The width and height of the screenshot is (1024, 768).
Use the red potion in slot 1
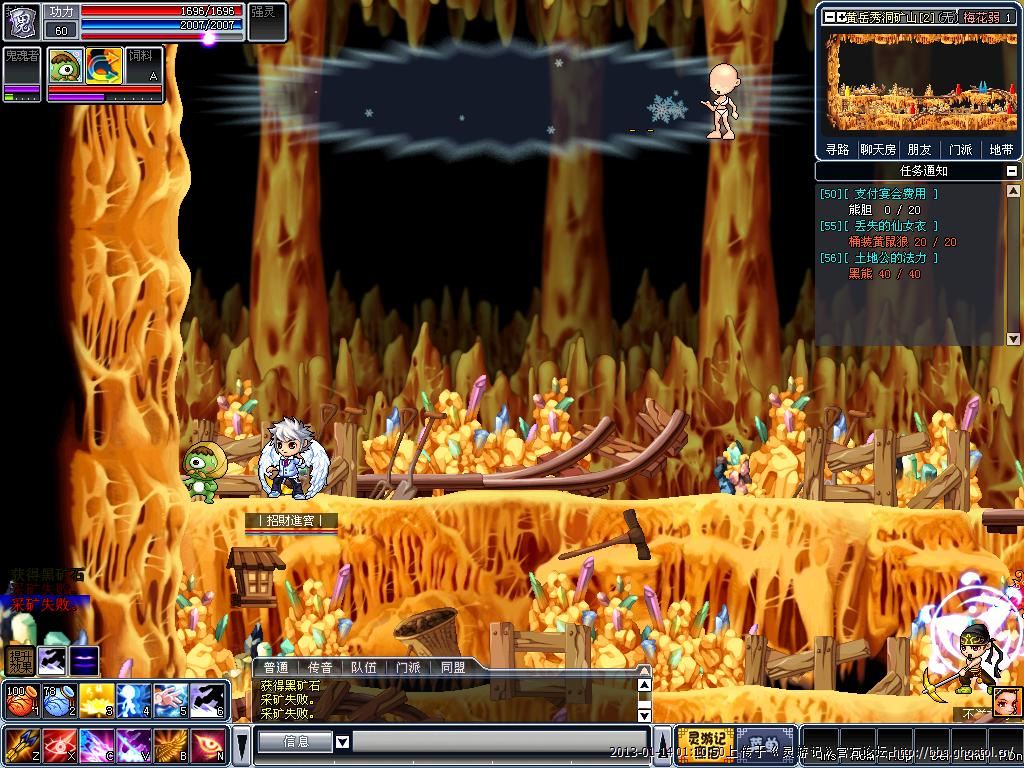(20, 699)
